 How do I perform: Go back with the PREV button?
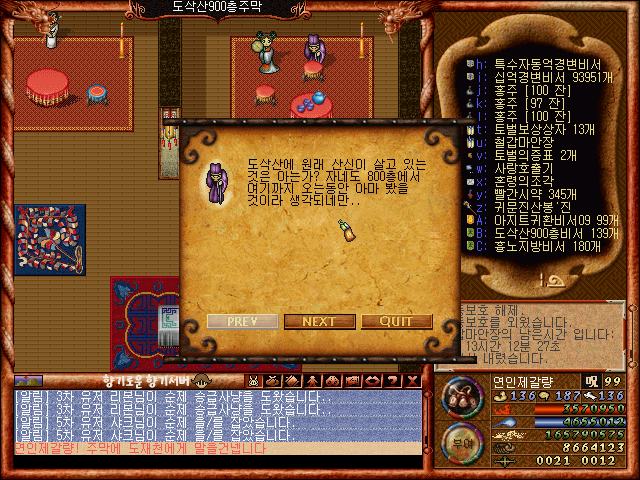point(242,321)
